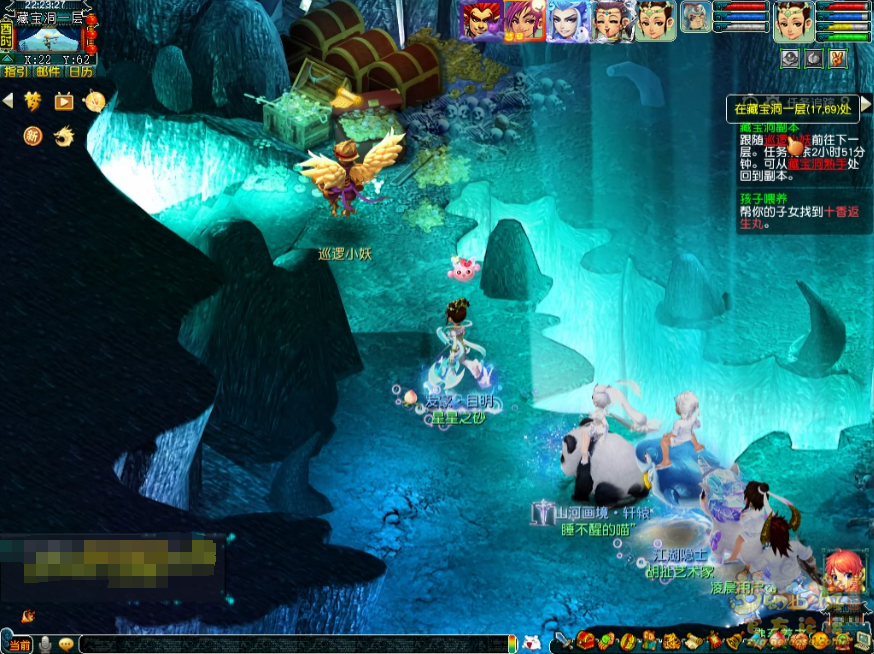The height and width of the screenshot is (654, 874).
Task: Open your own character portrait at top right
Action: pyautogui.click(x=793, y=21)
